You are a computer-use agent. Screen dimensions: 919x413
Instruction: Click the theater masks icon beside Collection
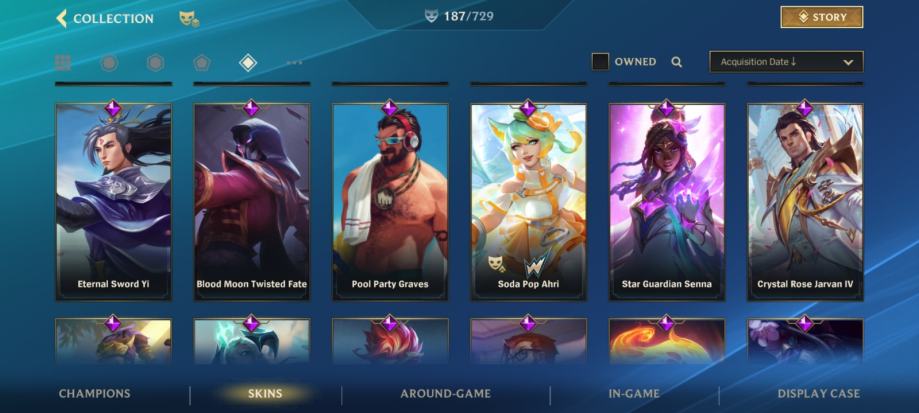click(x=187, y=18)
